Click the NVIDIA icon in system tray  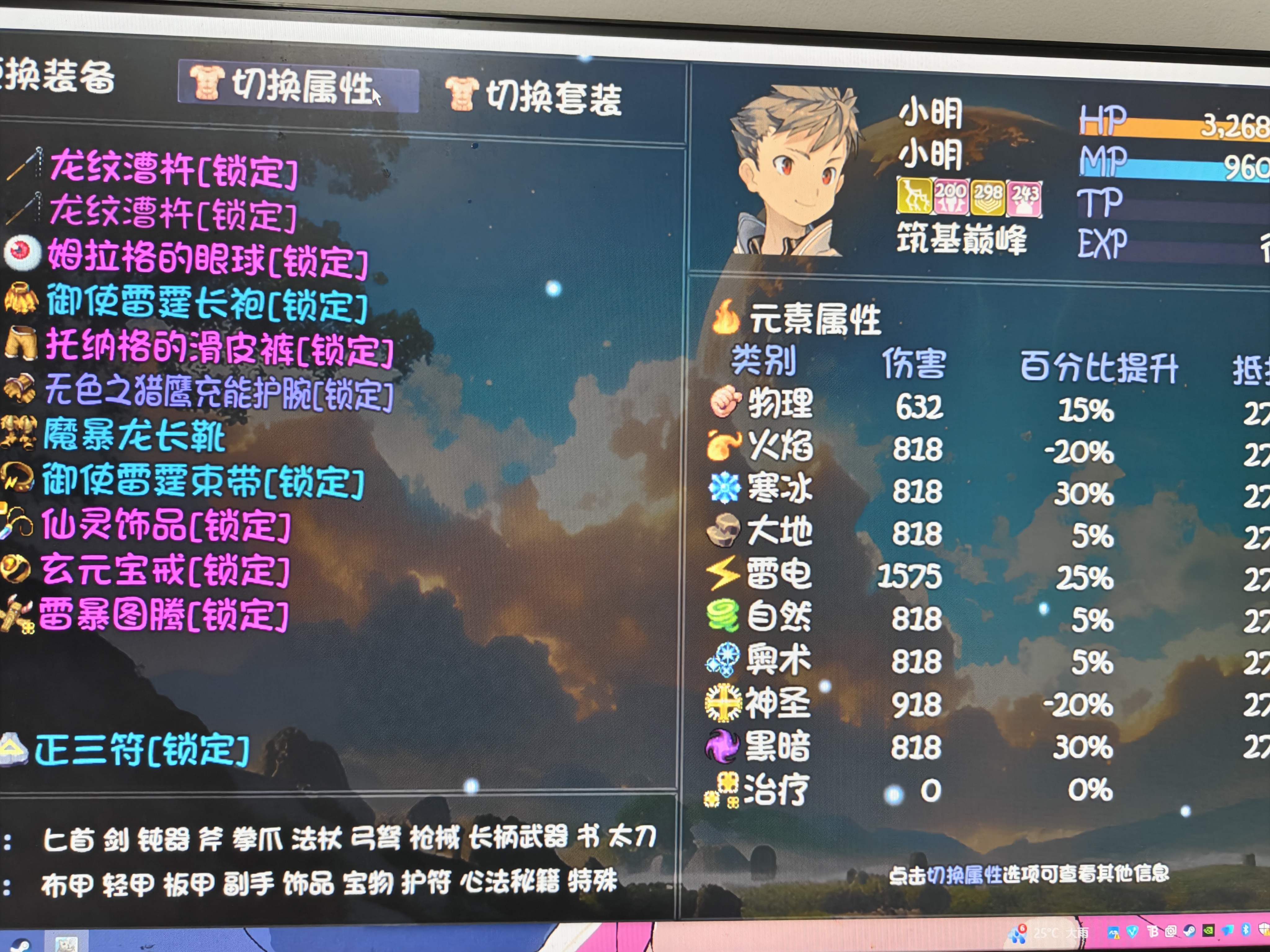(x=1209, y=930)
